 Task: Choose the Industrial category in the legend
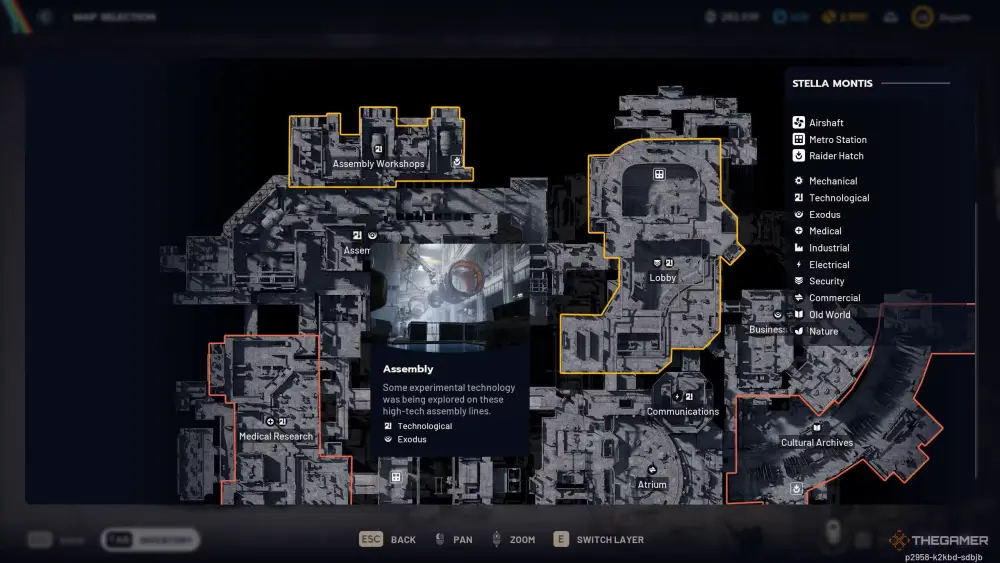tap(829, 248)
